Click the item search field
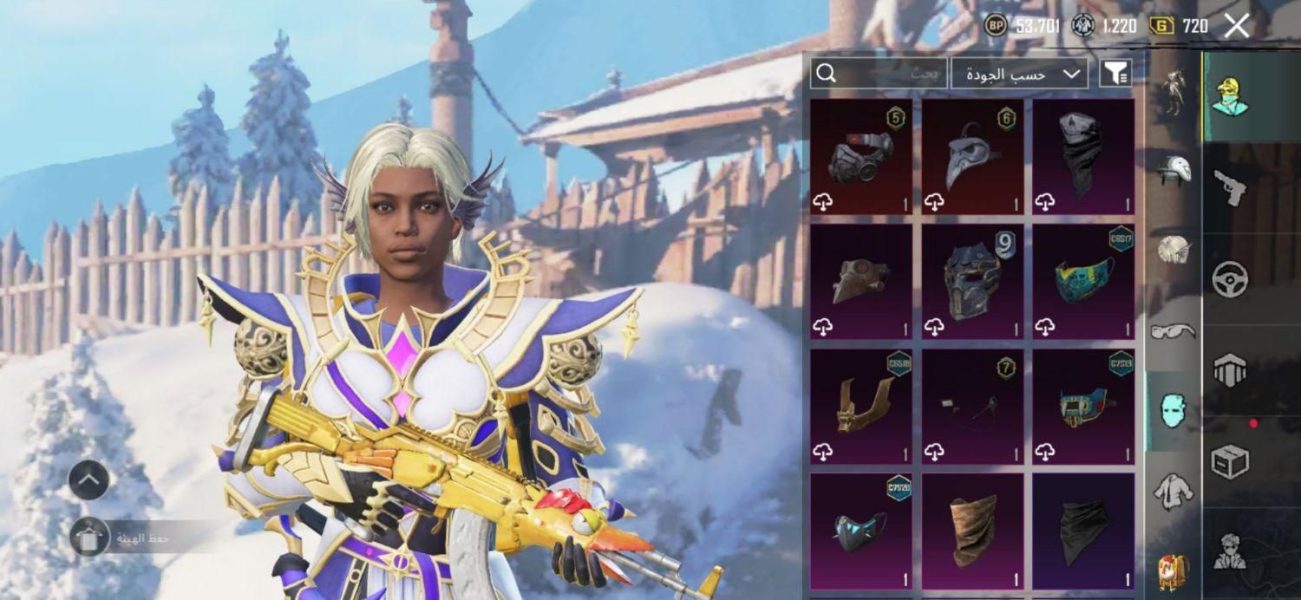Screen dimensions: 1301x600 coord(878,72)
